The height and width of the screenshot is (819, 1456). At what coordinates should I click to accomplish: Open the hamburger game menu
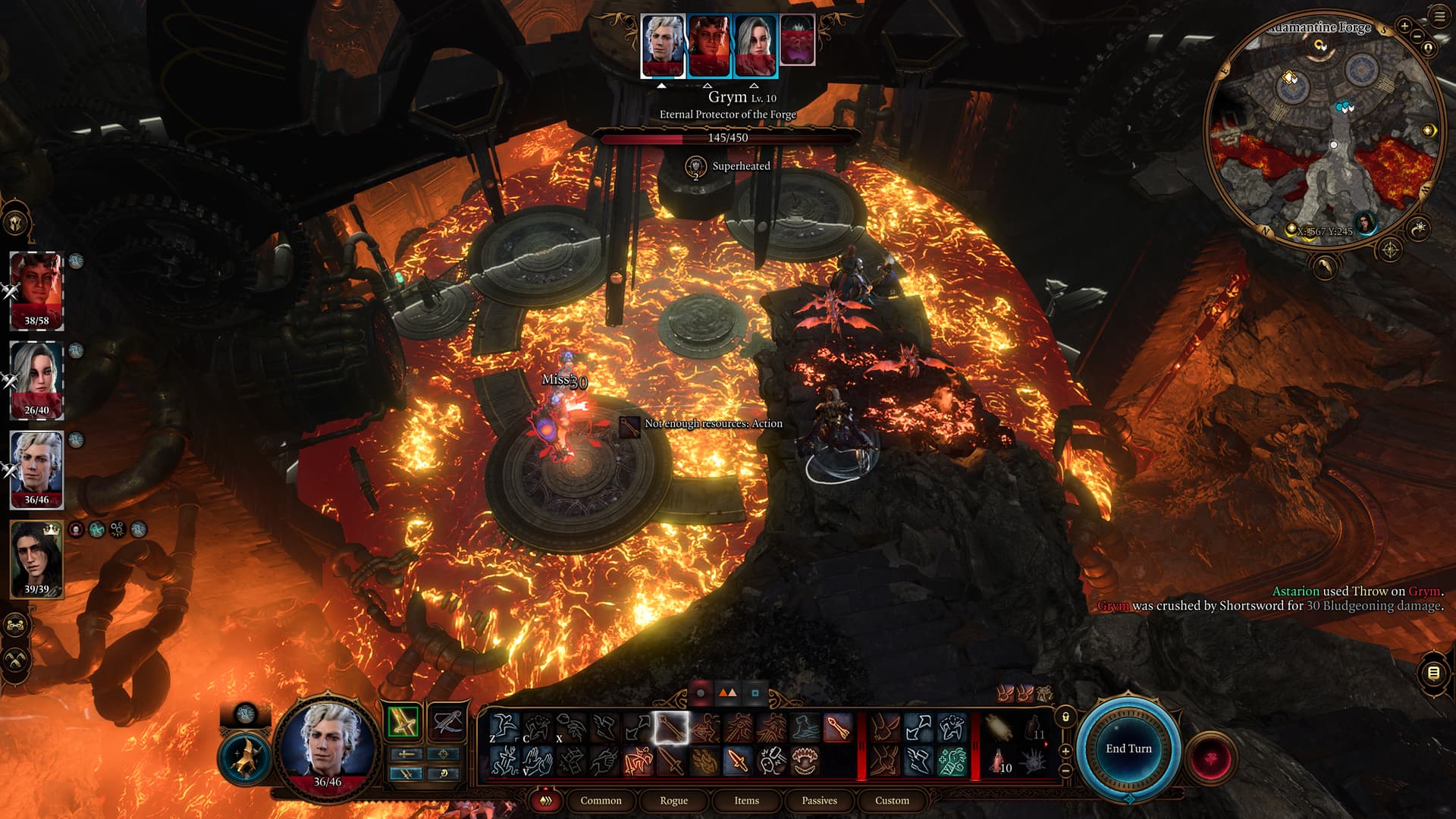[1439, 17]
